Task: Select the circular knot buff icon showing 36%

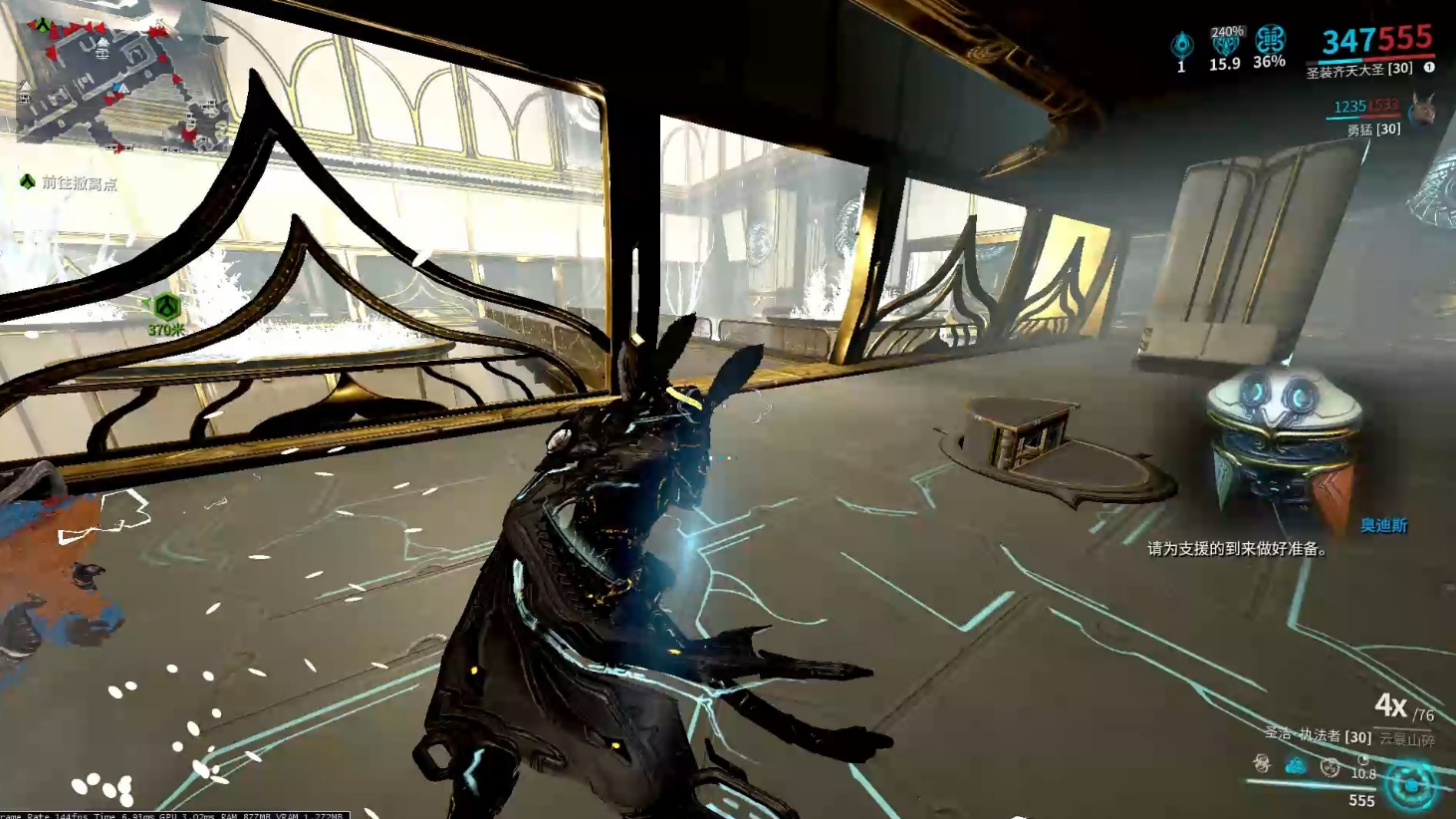Action: tap(1269, 40)
